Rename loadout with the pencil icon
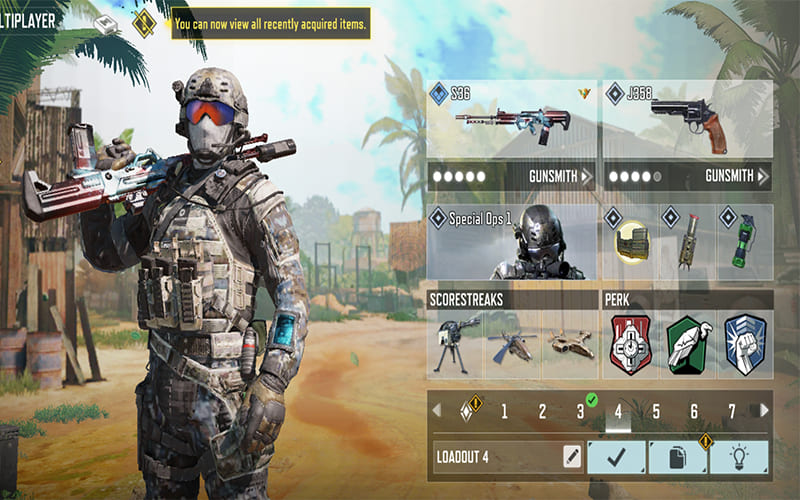Viewport: 800px width, 500px height. point(571,457)
